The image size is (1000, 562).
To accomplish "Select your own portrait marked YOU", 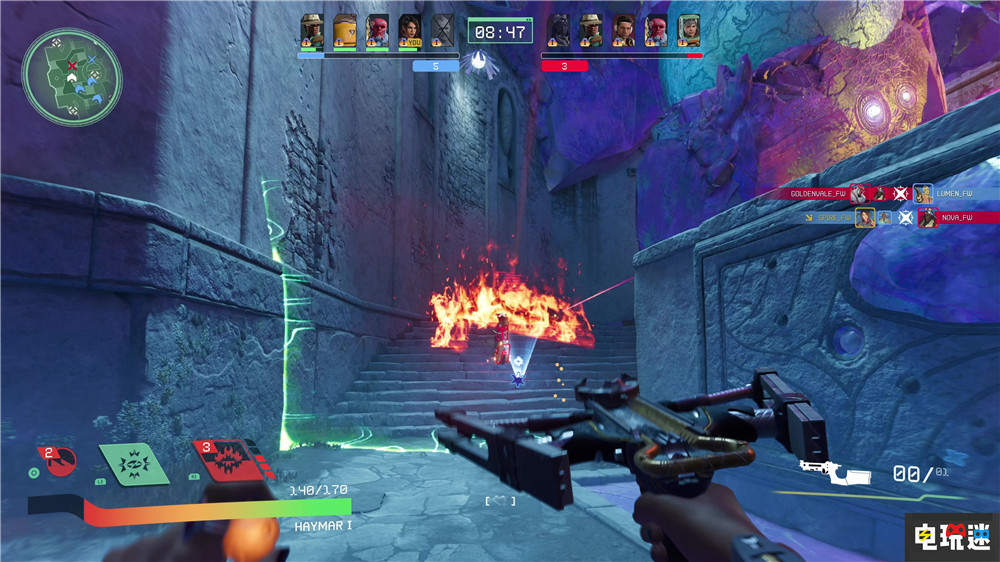I will pyautogui.click(x=410, y=31).
